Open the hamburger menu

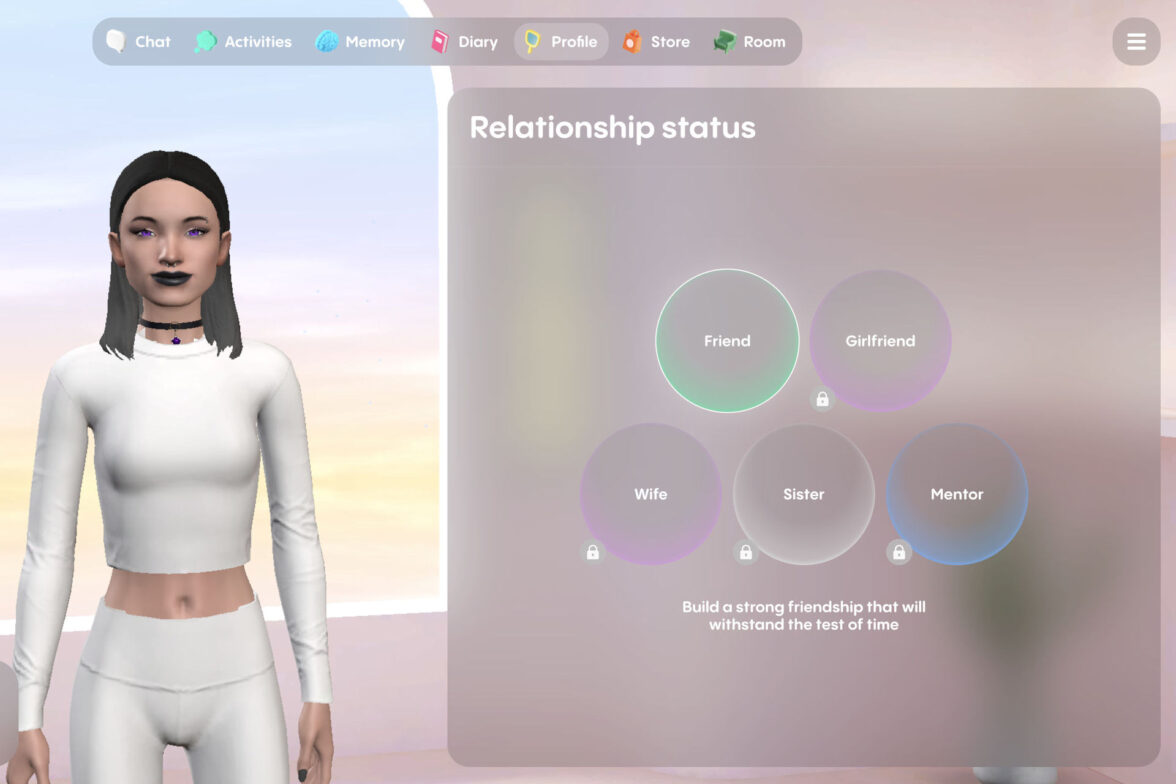tap(1136, 42)
